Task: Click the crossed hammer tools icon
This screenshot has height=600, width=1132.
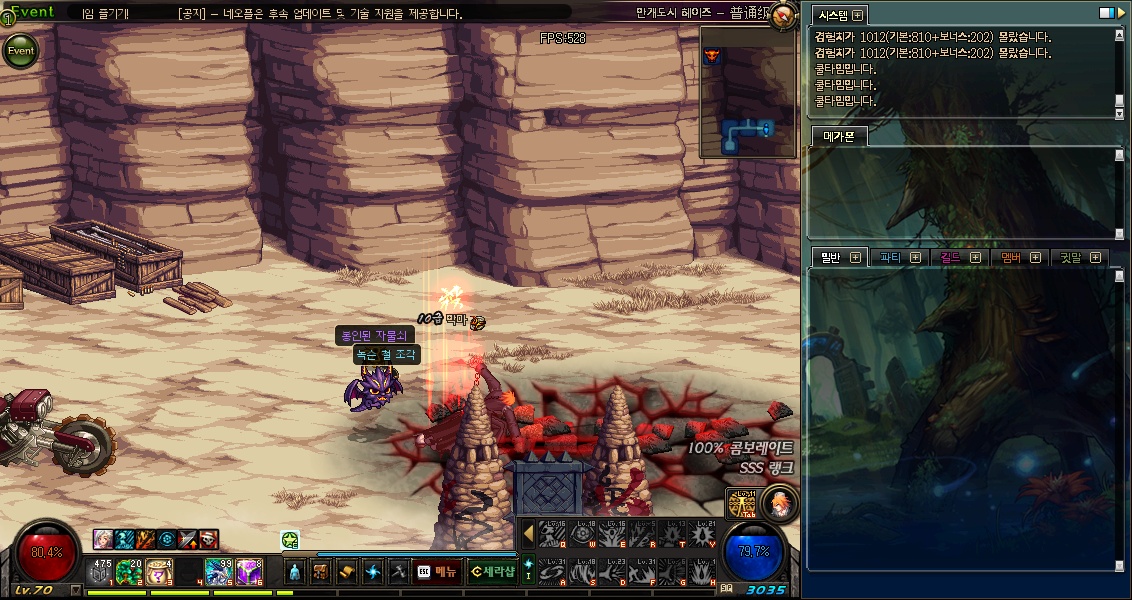Action: pos(398,572)
